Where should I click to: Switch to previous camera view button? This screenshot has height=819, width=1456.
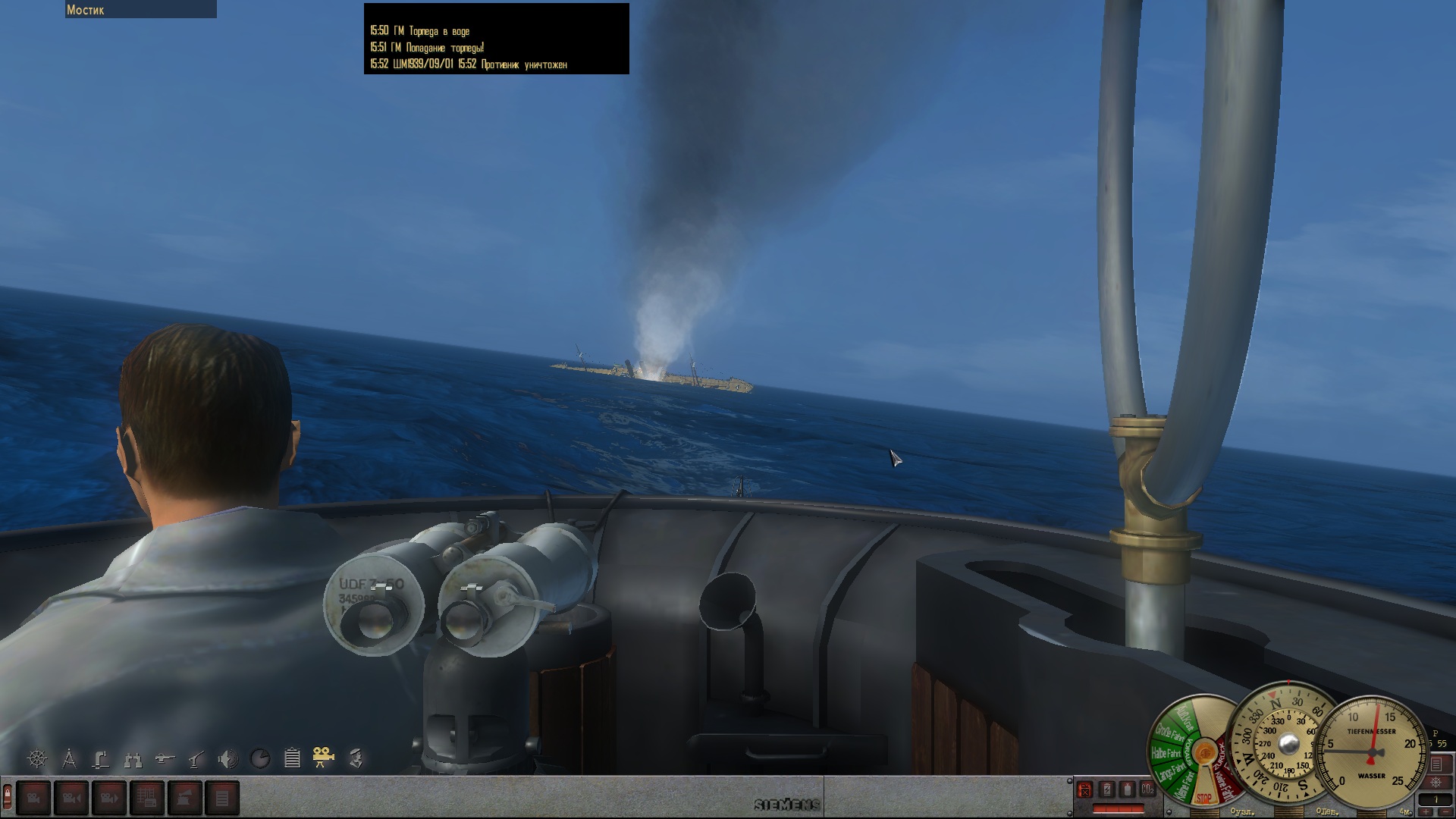tap(71, 798)
